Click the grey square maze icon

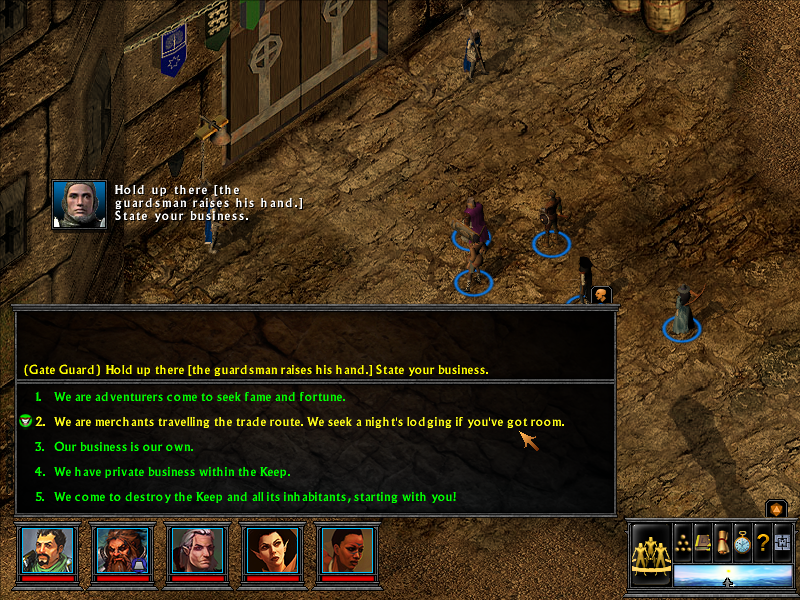click(x=781, y=541)
